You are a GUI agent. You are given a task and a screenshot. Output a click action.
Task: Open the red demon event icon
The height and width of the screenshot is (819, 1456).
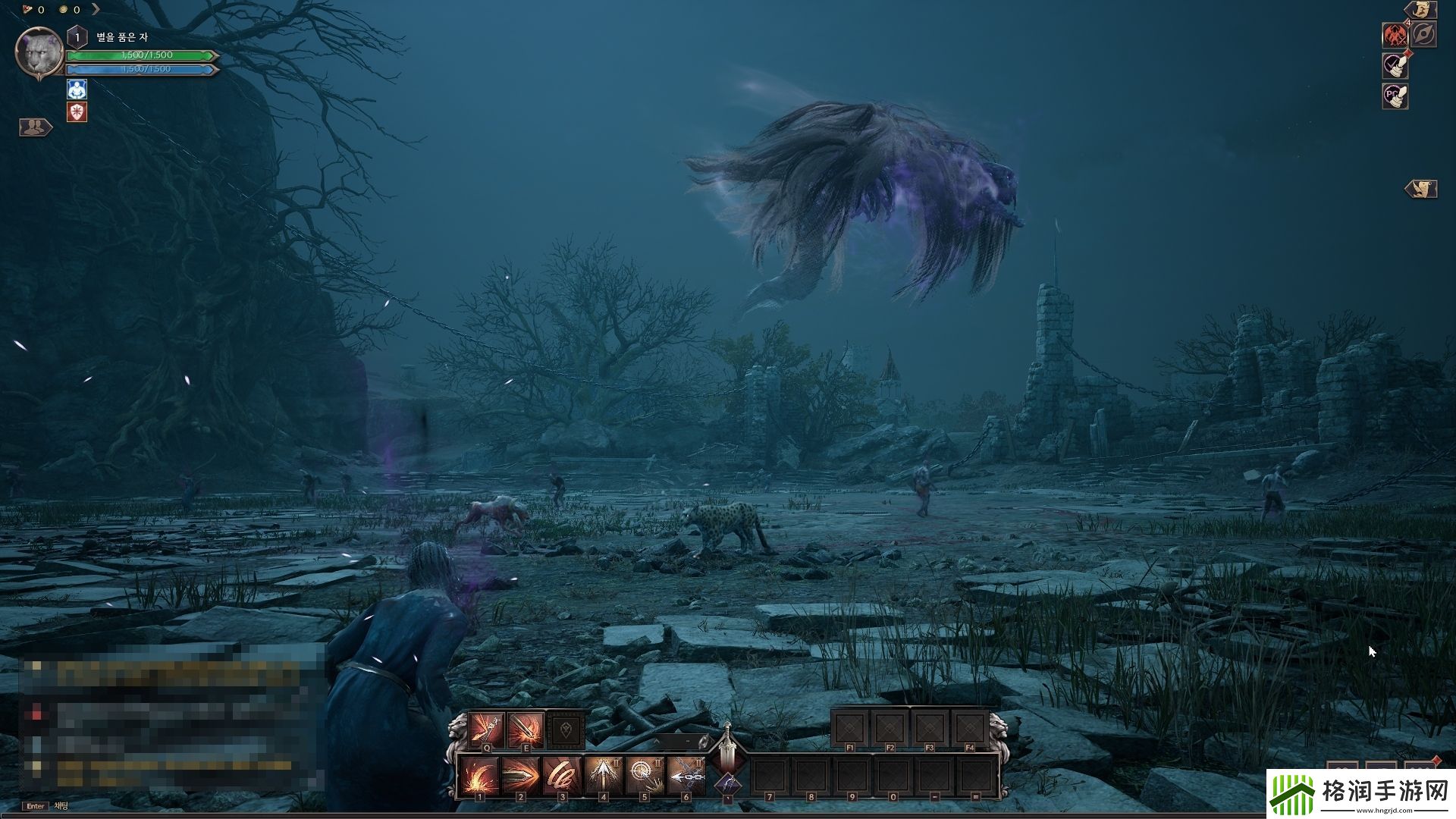coord(1395,35)
